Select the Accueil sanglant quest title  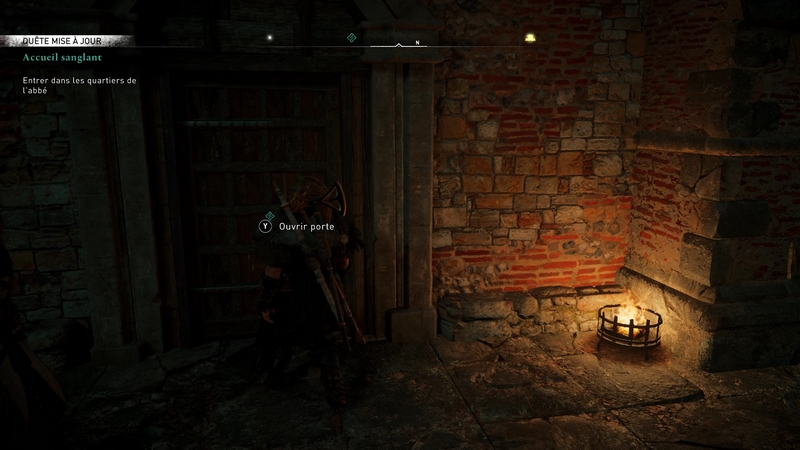(65, 58)
